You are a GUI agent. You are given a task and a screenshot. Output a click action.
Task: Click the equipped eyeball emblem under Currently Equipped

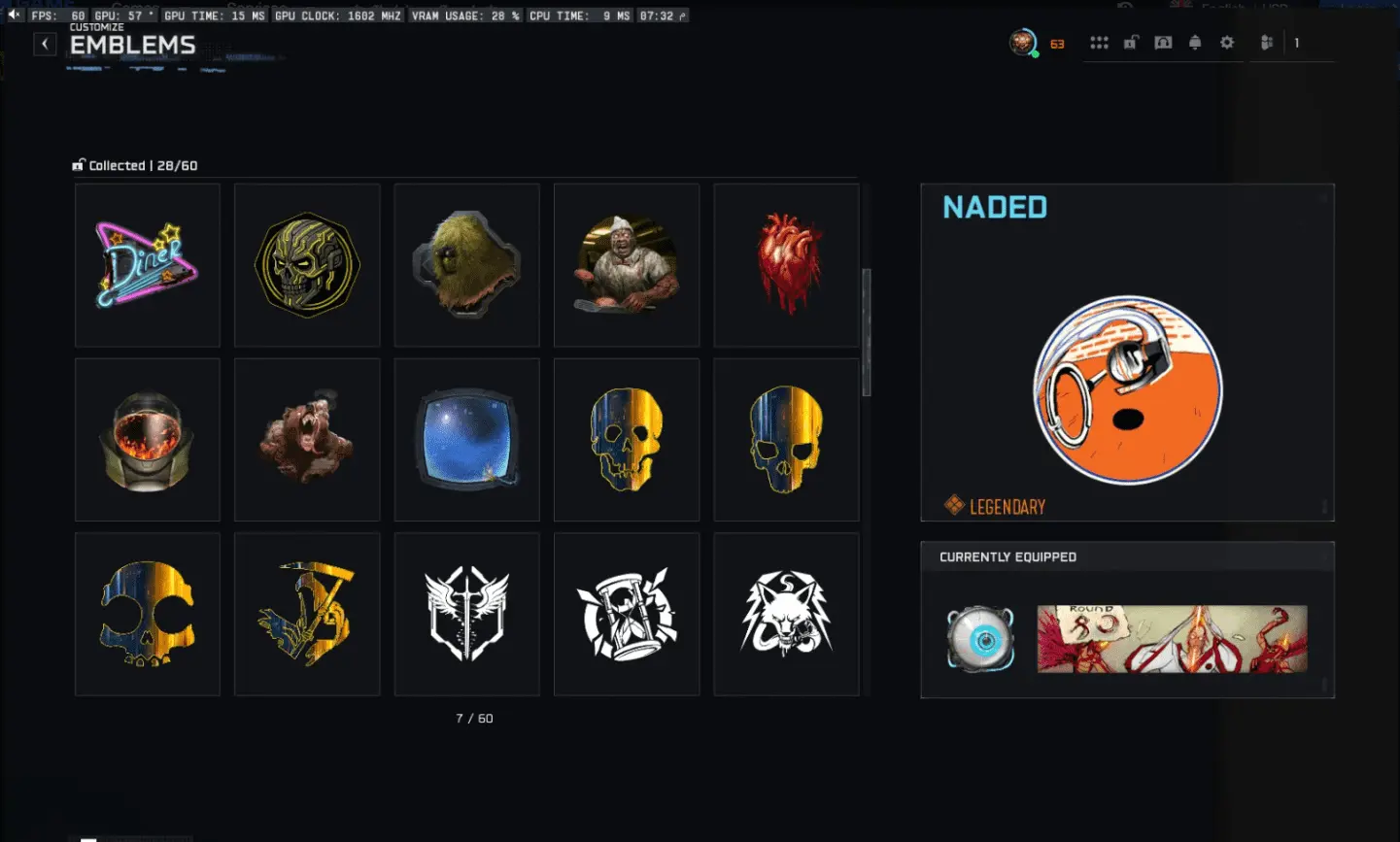tap(979, 639)
